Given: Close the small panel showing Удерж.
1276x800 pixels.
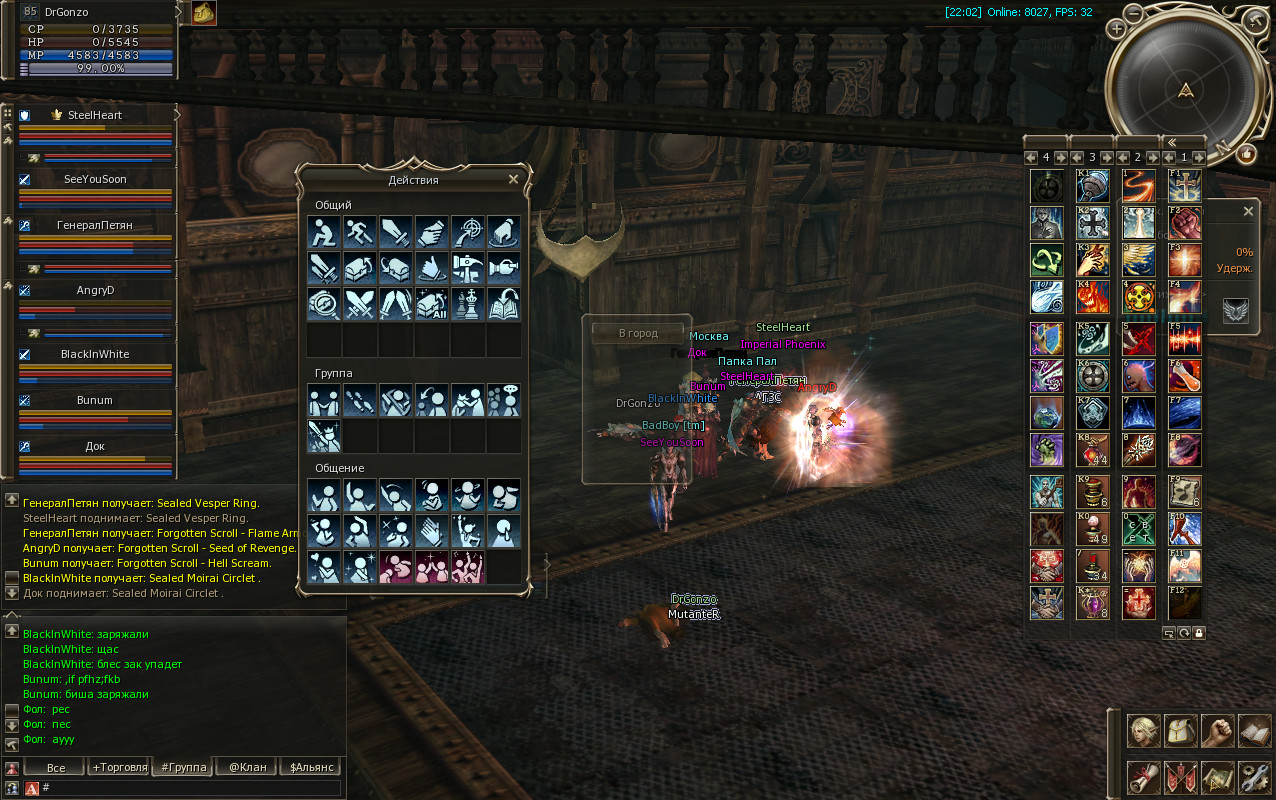Looking at the screenshot, I should [x=1248, y=212].
